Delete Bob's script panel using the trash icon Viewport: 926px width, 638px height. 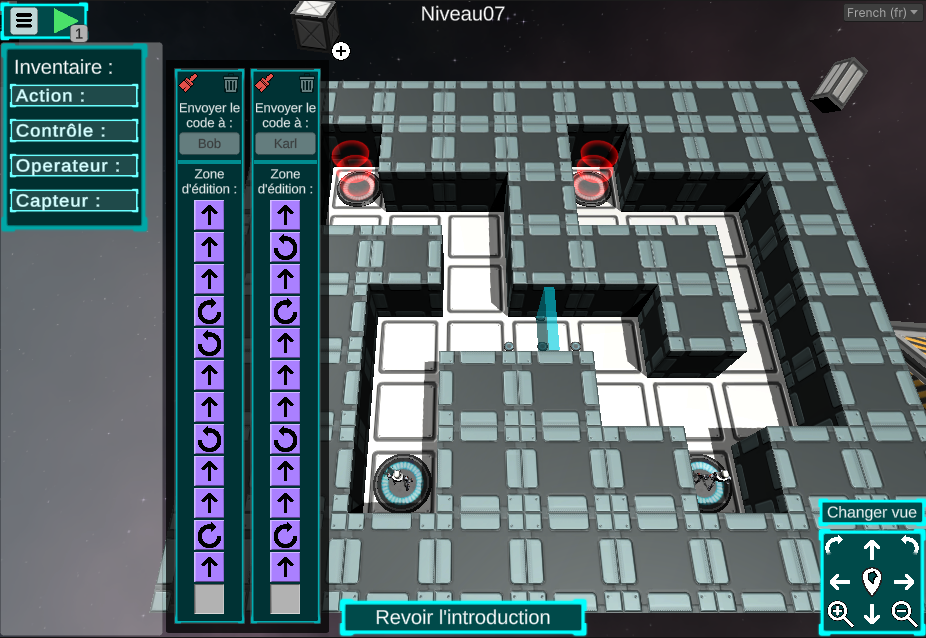(x=231, y=84)
